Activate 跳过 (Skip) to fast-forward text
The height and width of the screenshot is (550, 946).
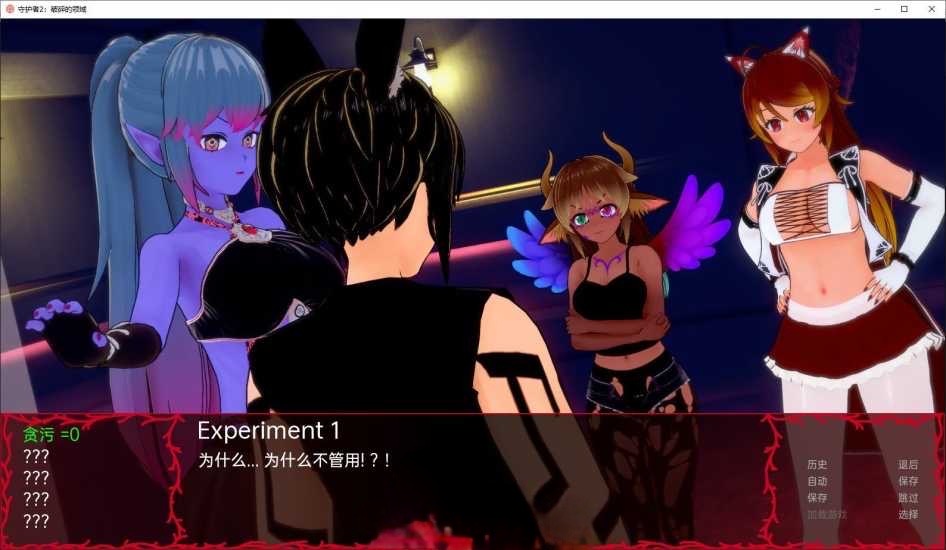[907, 498]
